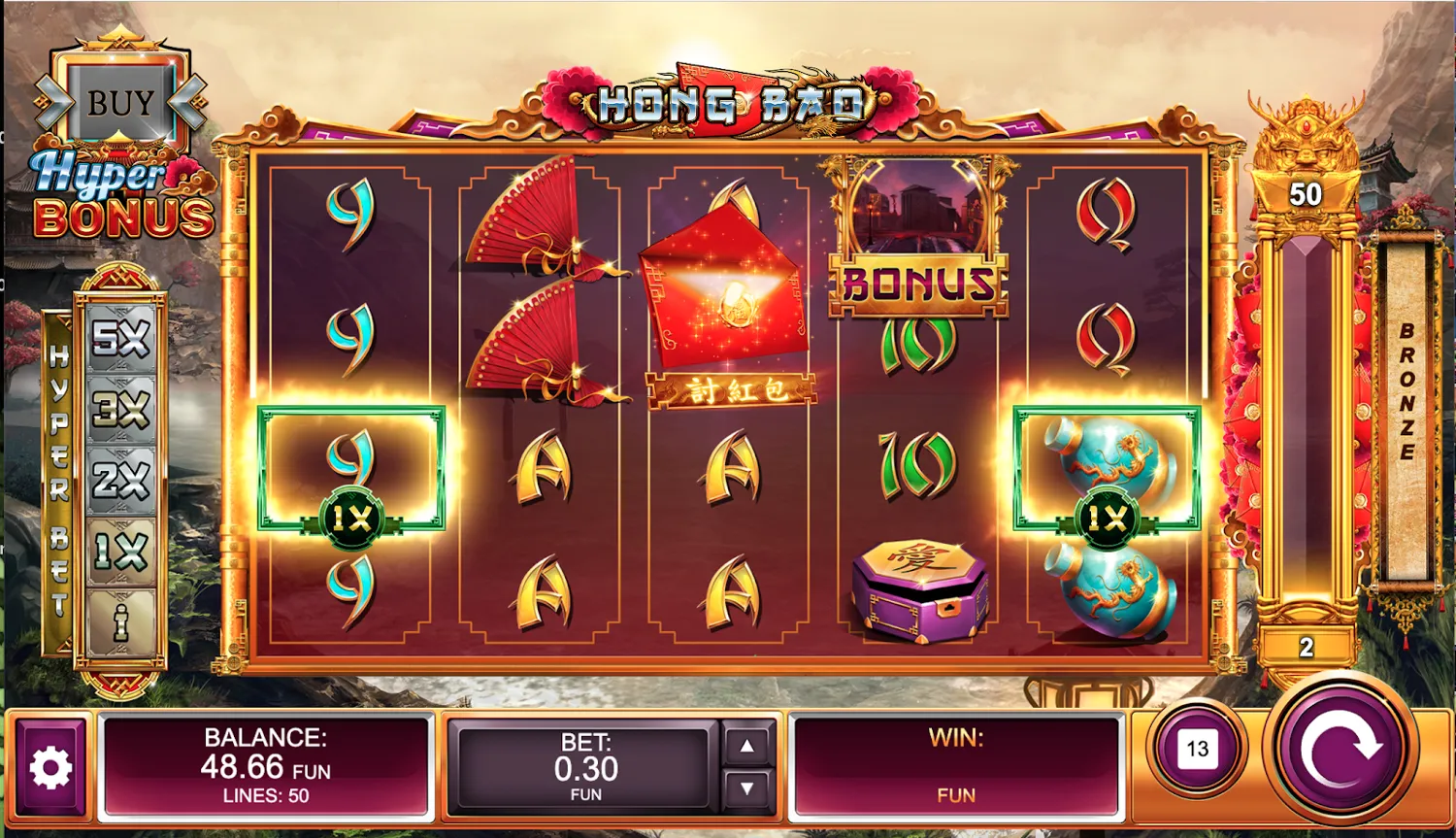Image resolution: width=1456 pixels, height=838 pixels.
Task: Expand the BET amount selector
Action: point(582,766)
